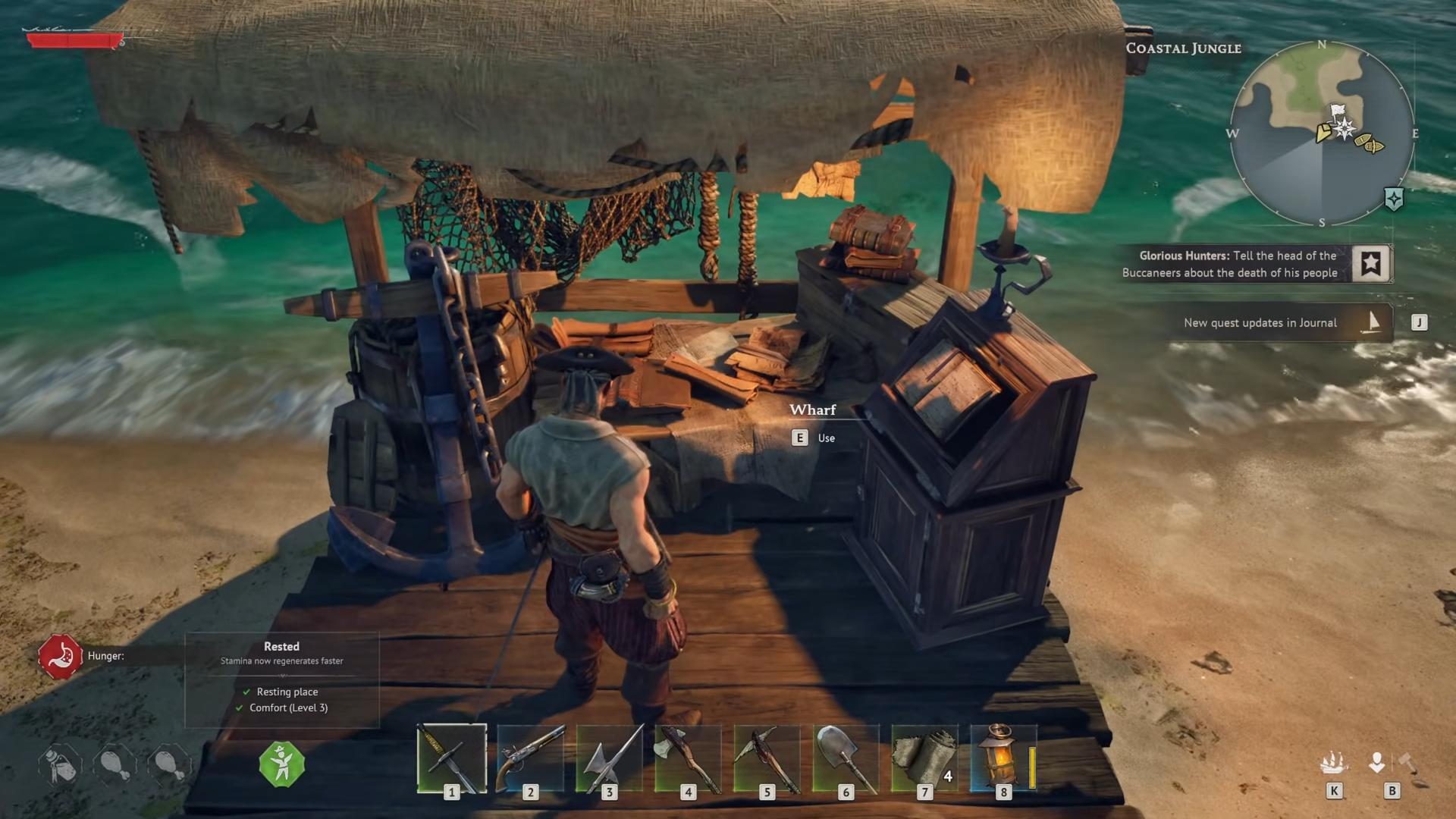Pick the pickaxe in the hotbar
The height and width of the screenshot is (819, 1456).
pyautogui.click(x=767, y=758)
